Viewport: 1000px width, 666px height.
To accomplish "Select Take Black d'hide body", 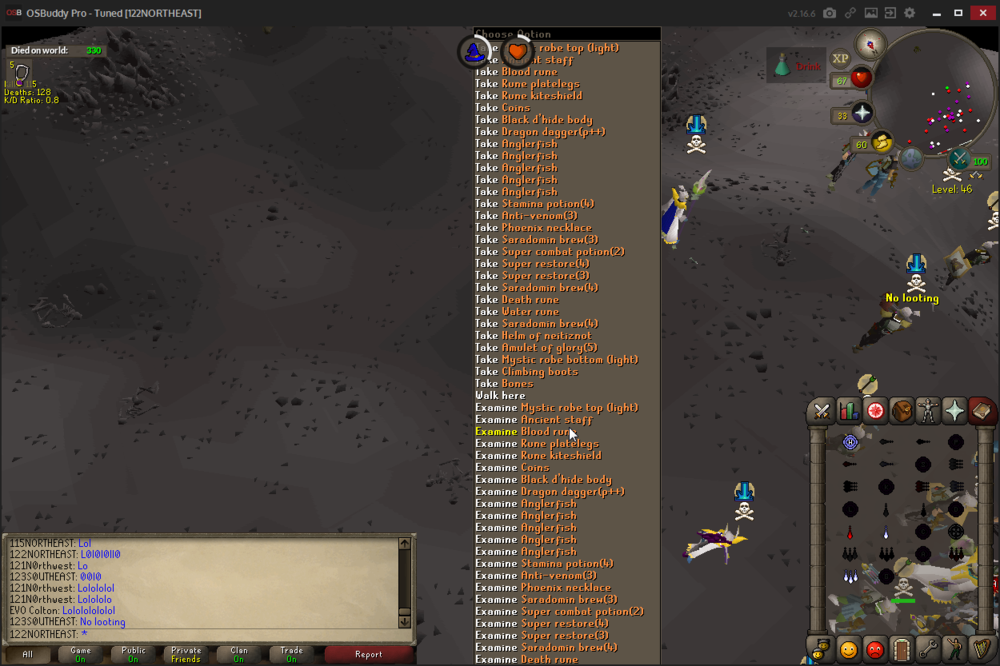I will 547,120.
